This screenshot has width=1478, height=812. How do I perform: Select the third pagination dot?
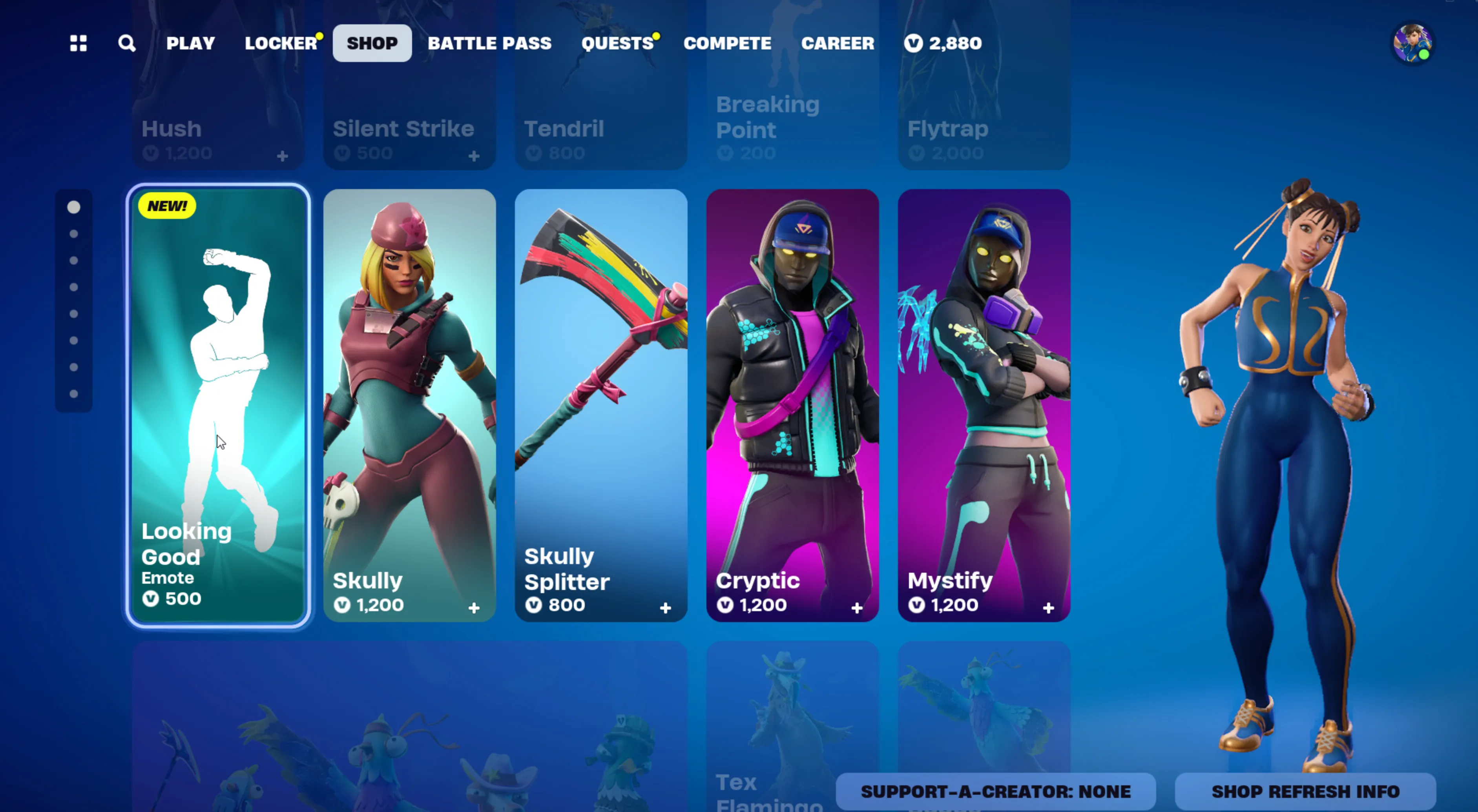point(73,260)
